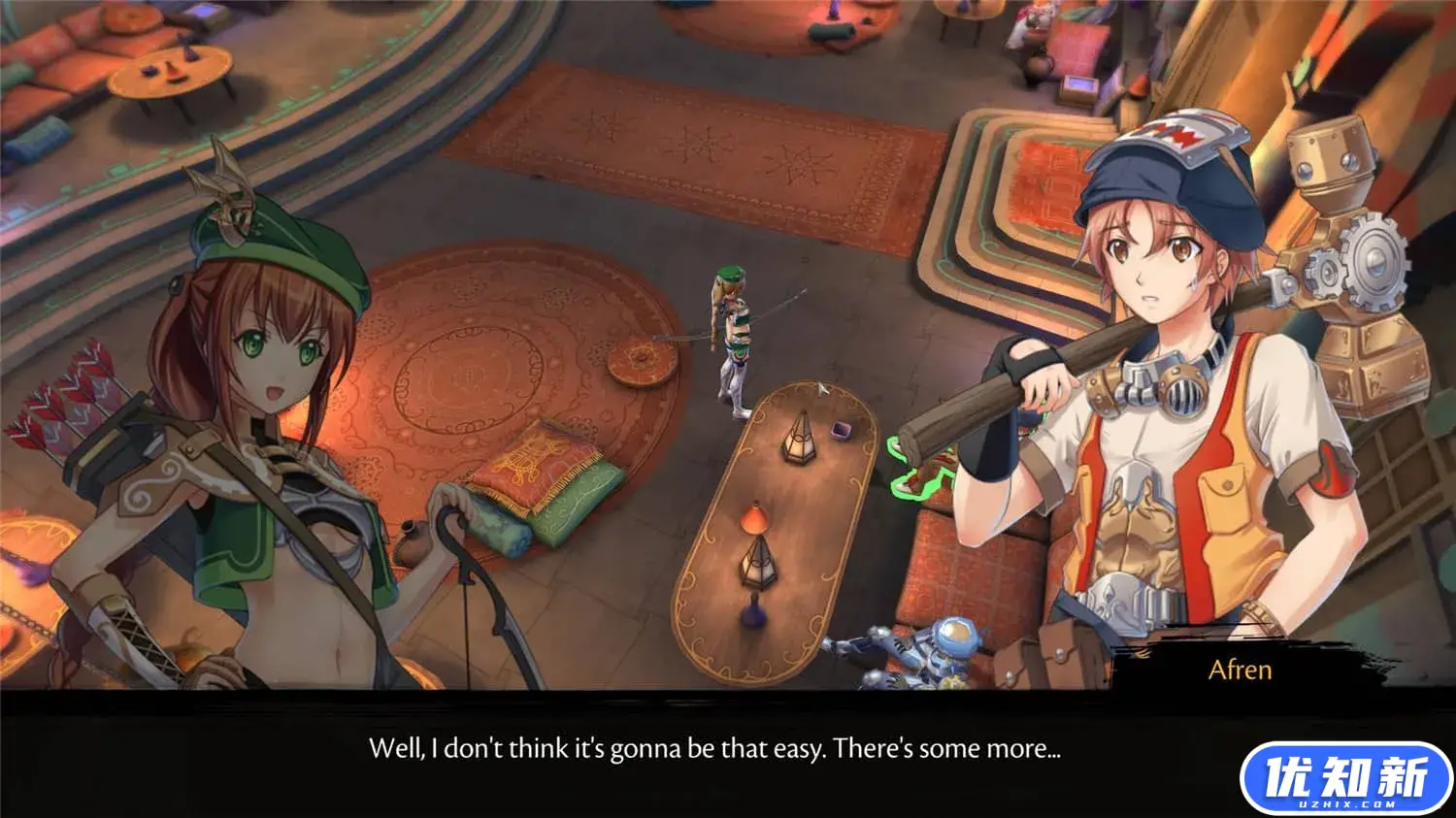The height and width of the screenshot is (818, 1456).
Task: Advance the dialogue in the black text box
Action: [714, 749]
